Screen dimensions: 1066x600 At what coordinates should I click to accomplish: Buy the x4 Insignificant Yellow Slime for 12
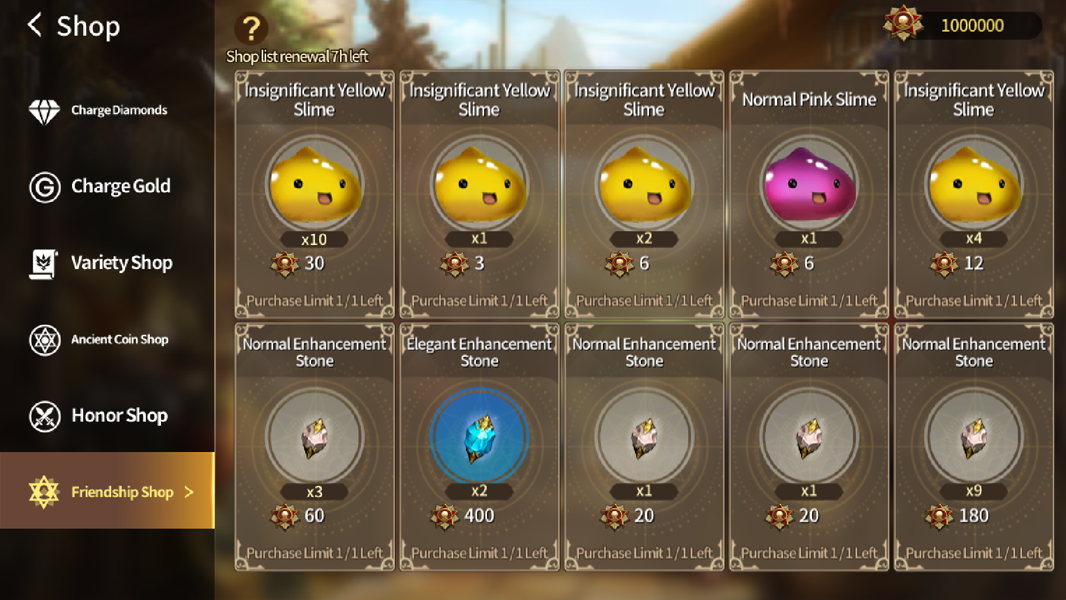[973, 193]
